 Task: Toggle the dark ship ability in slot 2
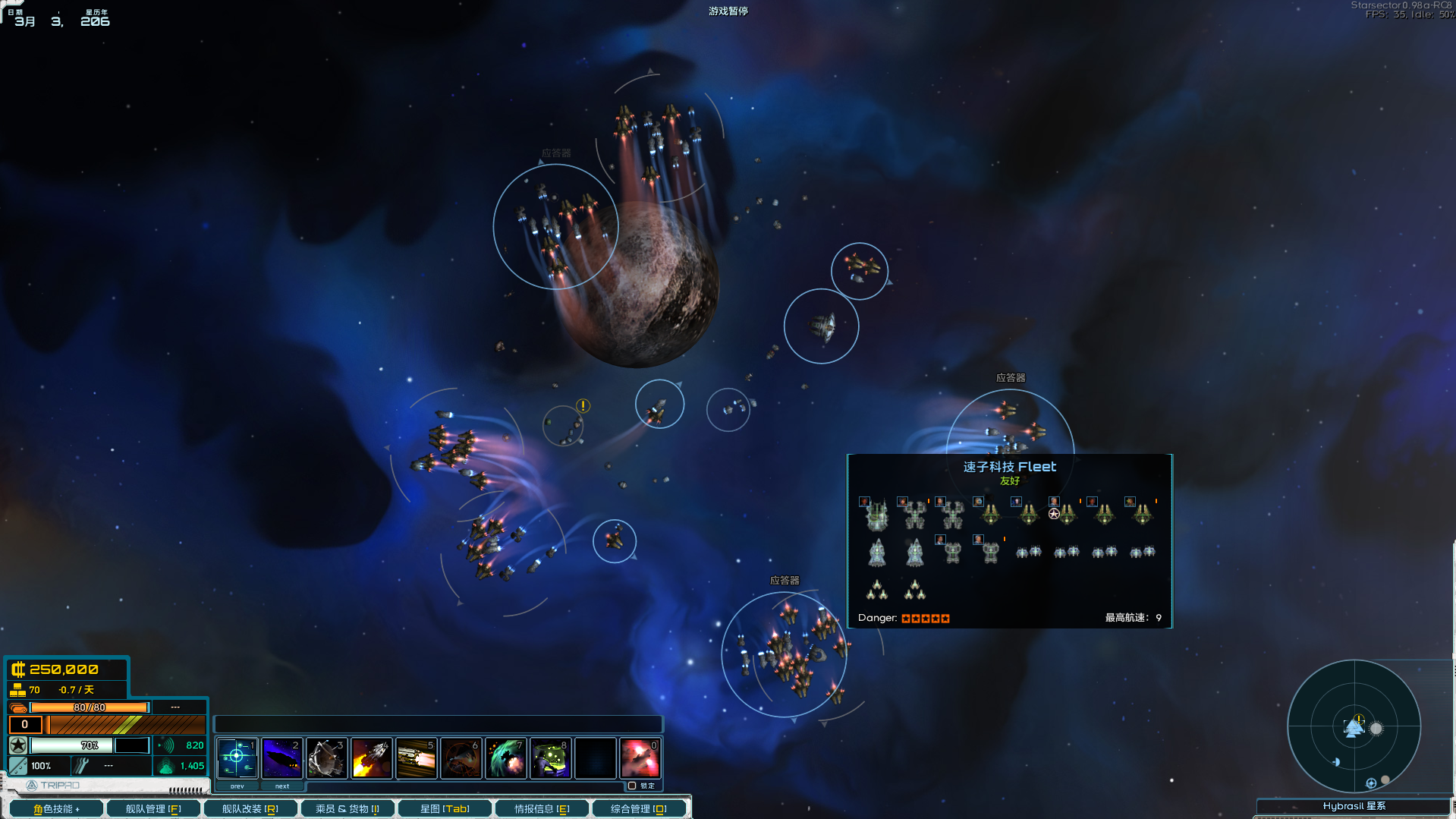pyautogui.click(x=282, y=758)
